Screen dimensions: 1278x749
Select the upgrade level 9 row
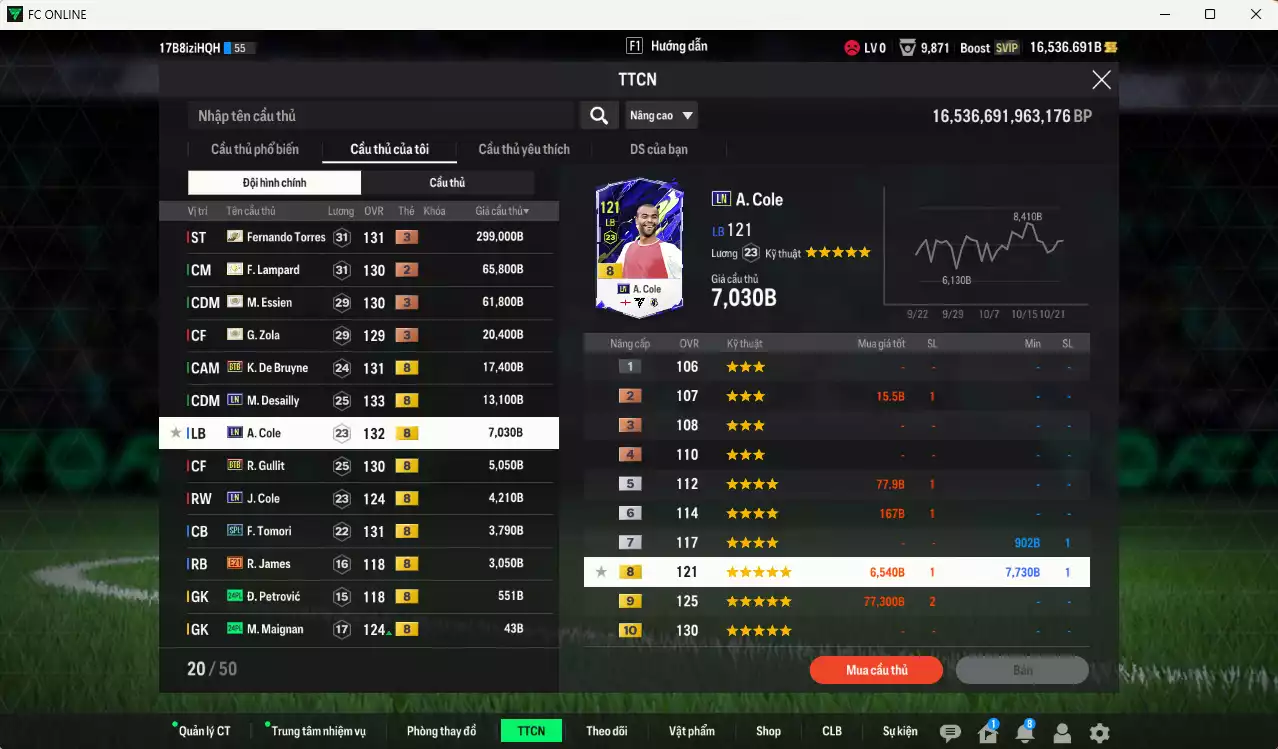tap(836, 602)
